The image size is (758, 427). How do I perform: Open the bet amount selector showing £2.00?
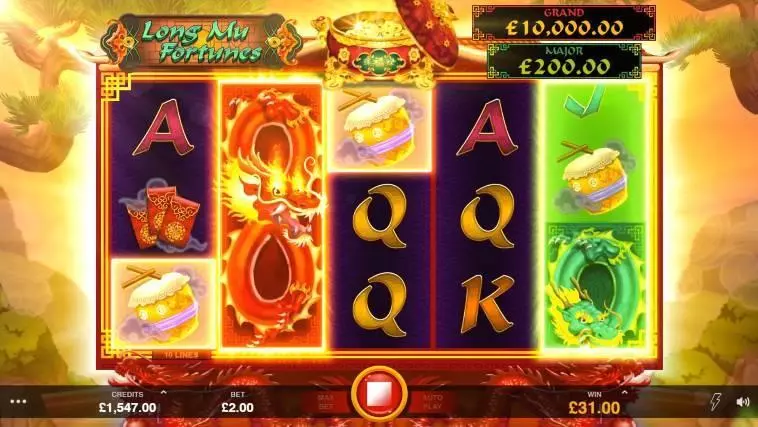point(236,406)
